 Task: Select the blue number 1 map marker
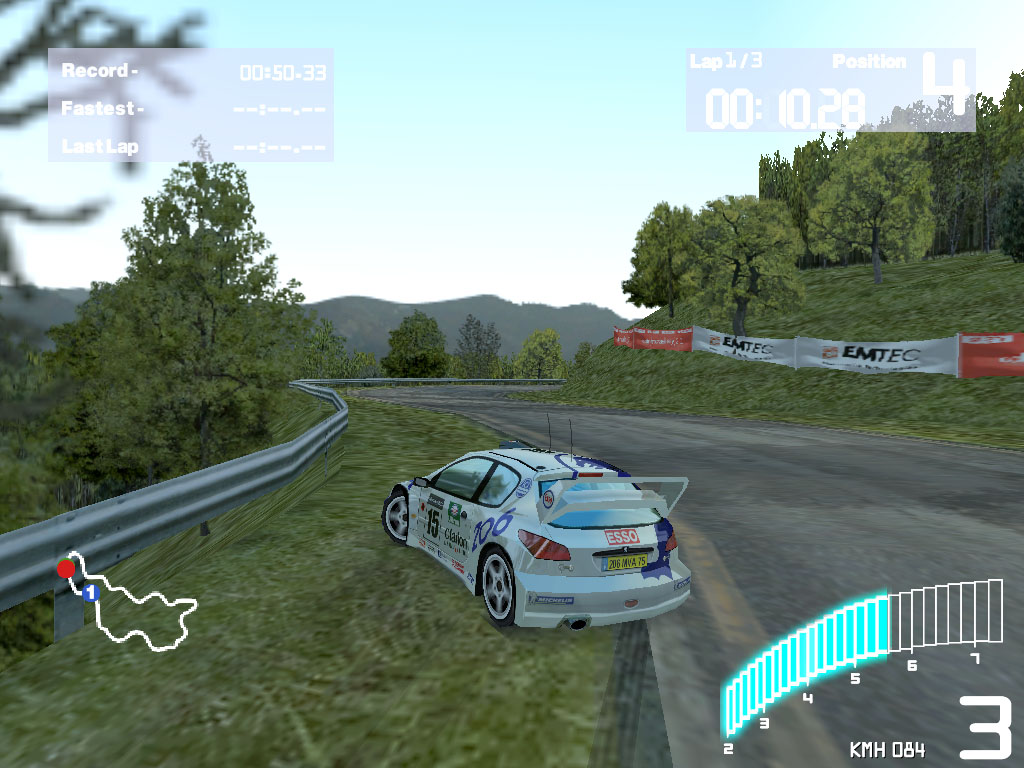point(90,592)
